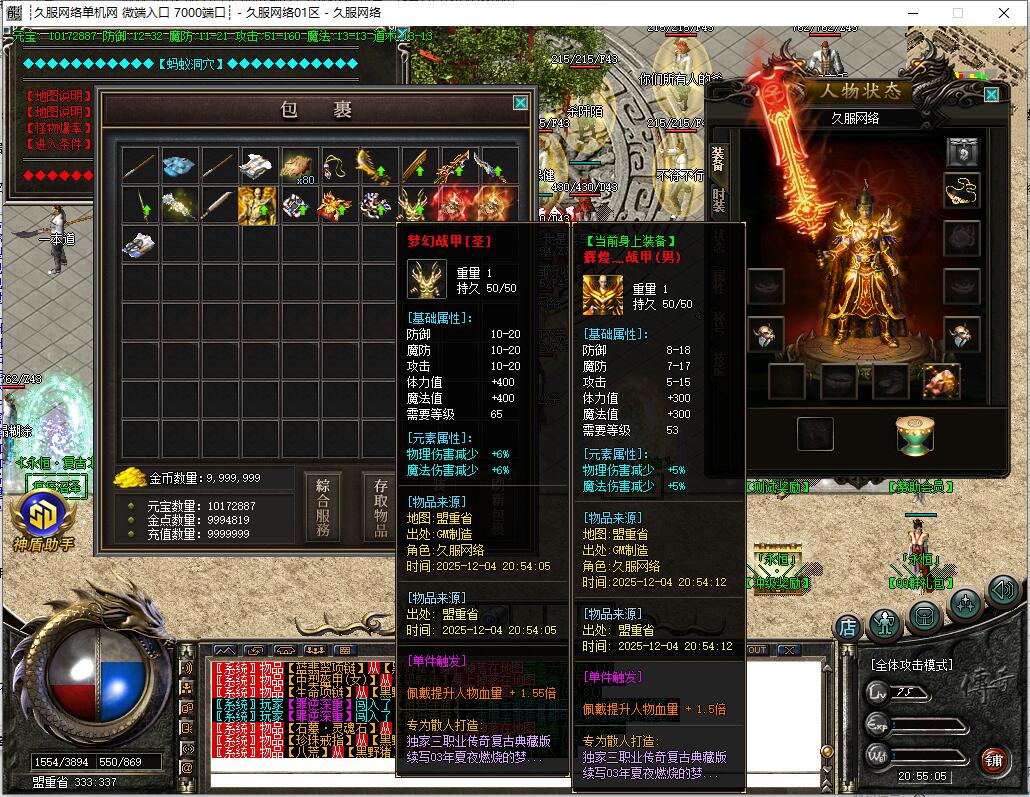Switch to the 时装 fashion tab
Screen dimensions: 1030x797
click(717, 201)
